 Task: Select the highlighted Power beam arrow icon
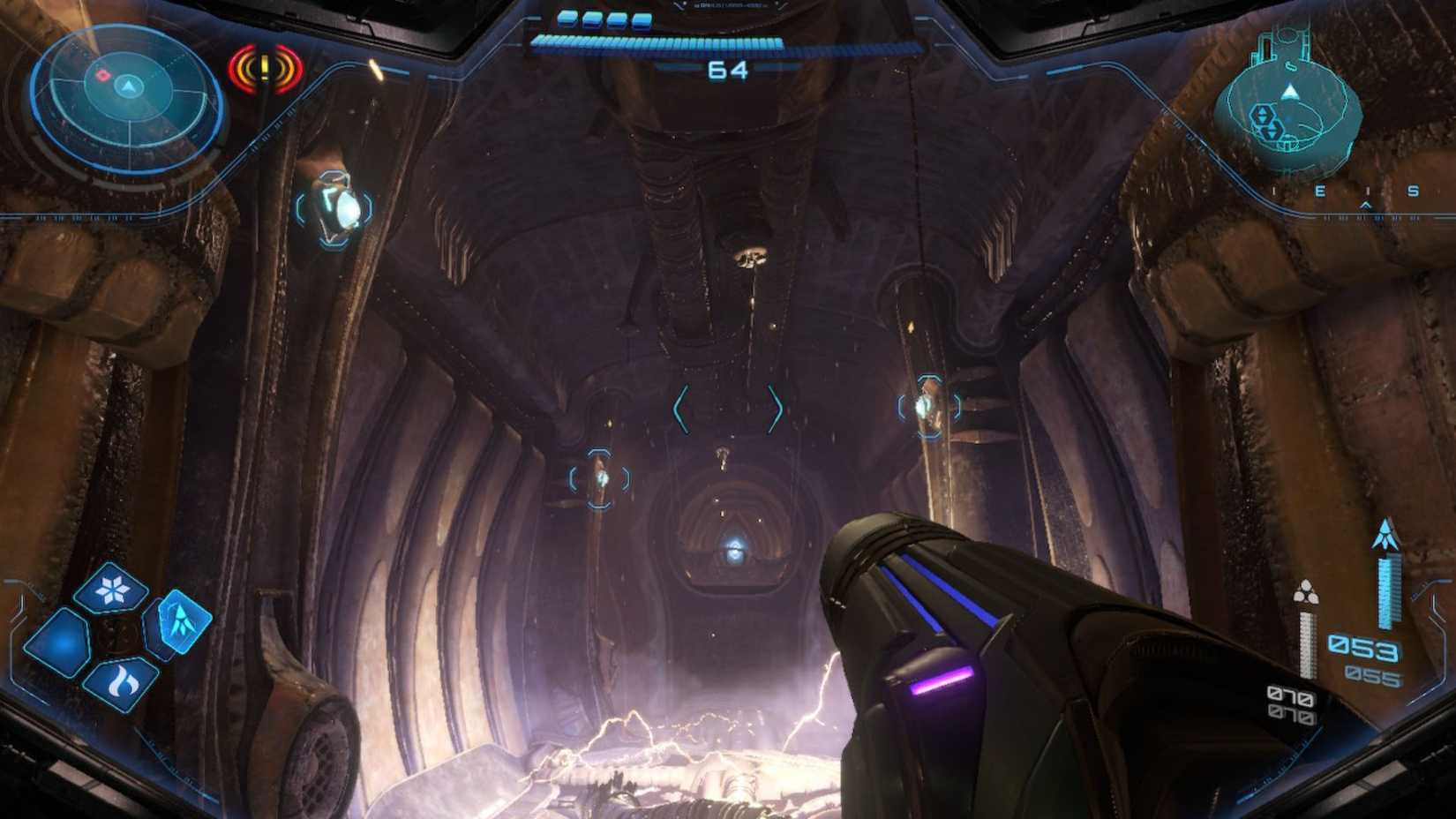[183, 620]
